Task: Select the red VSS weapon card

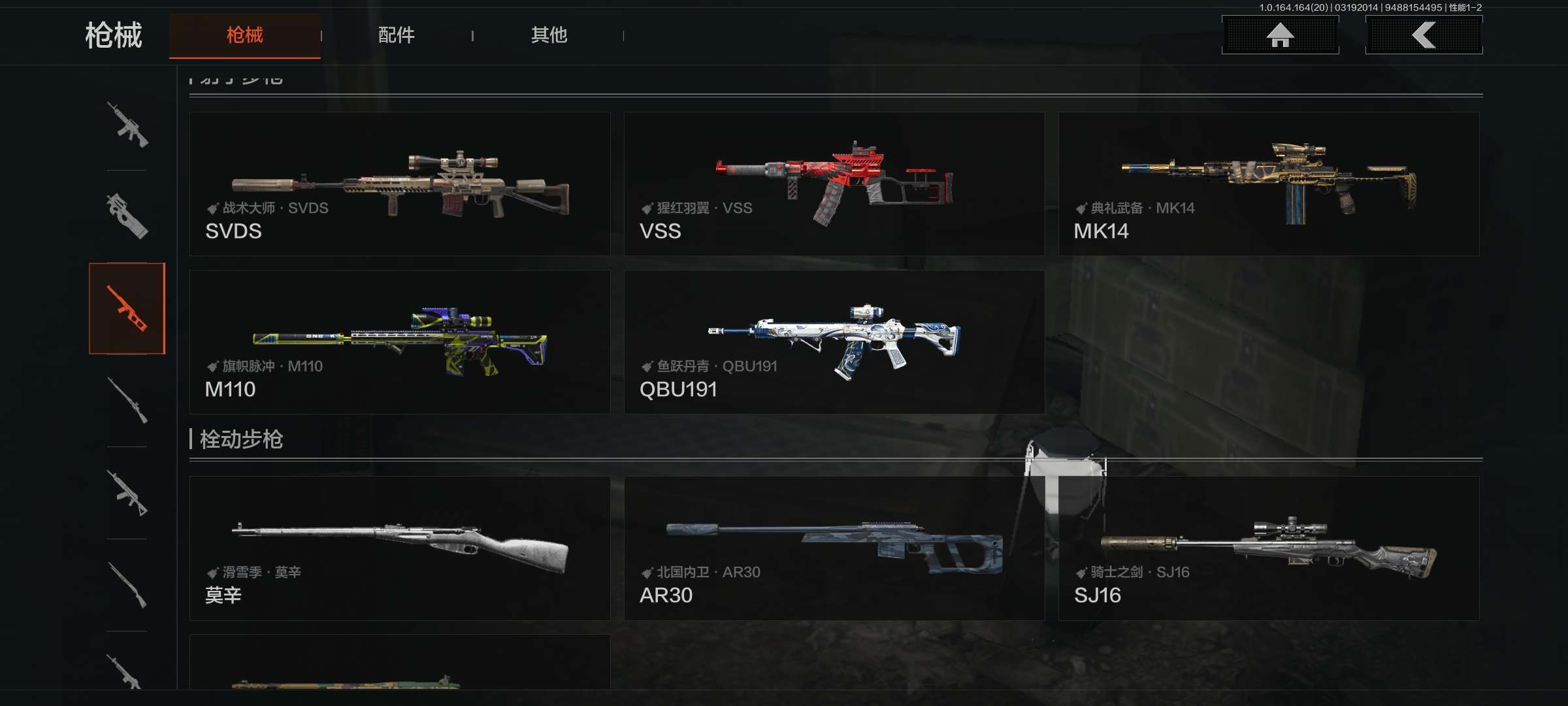Action: coord(834,184)
